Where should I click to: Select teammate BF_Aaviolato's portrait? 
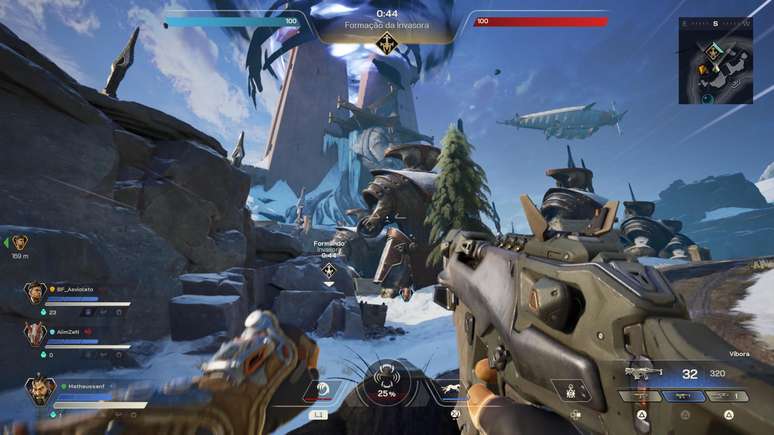[x=35, y=293]
